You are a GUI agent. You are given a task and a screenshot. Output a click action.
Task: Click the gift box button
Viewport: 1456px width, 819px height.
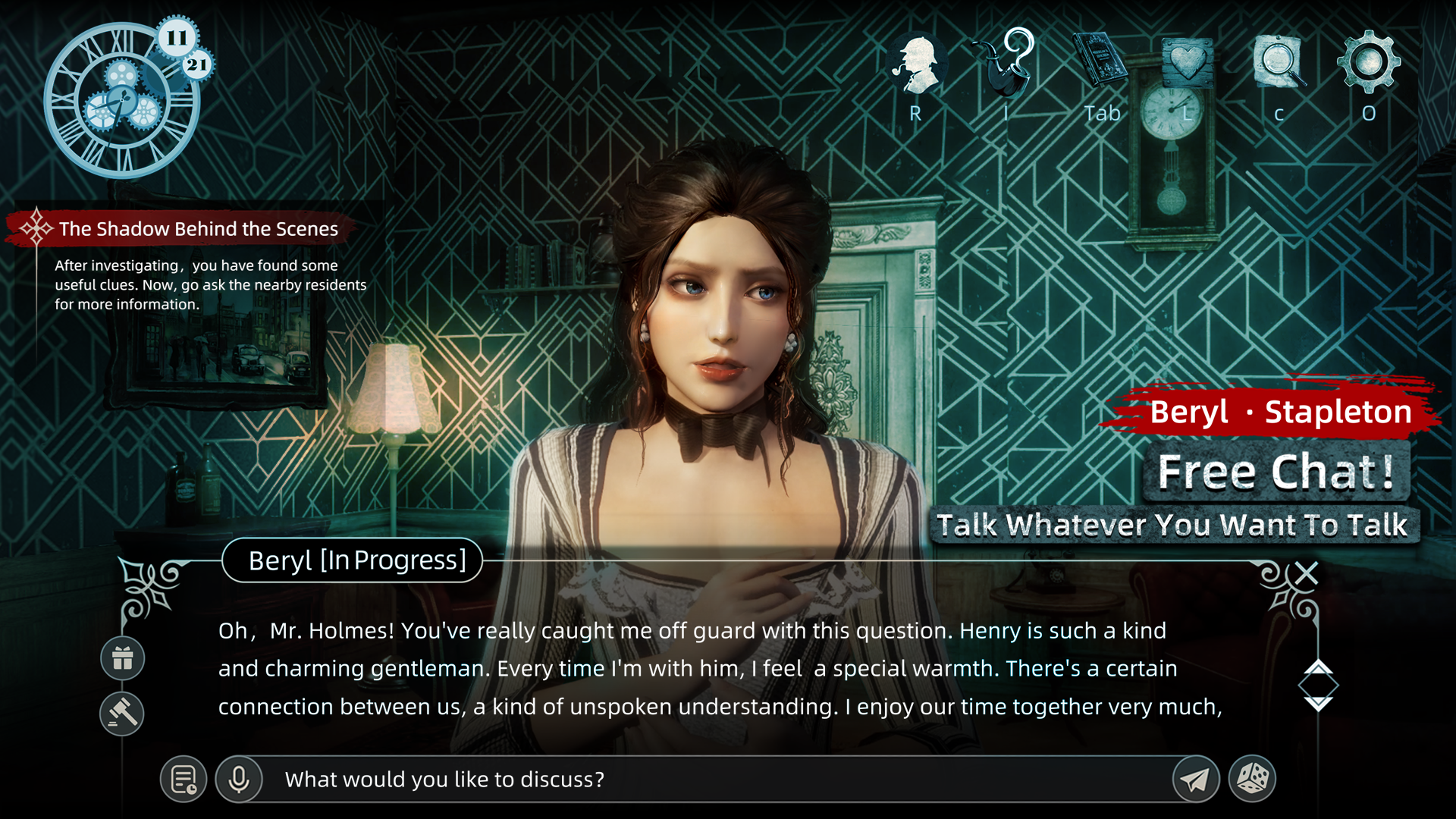coord(123,658)
